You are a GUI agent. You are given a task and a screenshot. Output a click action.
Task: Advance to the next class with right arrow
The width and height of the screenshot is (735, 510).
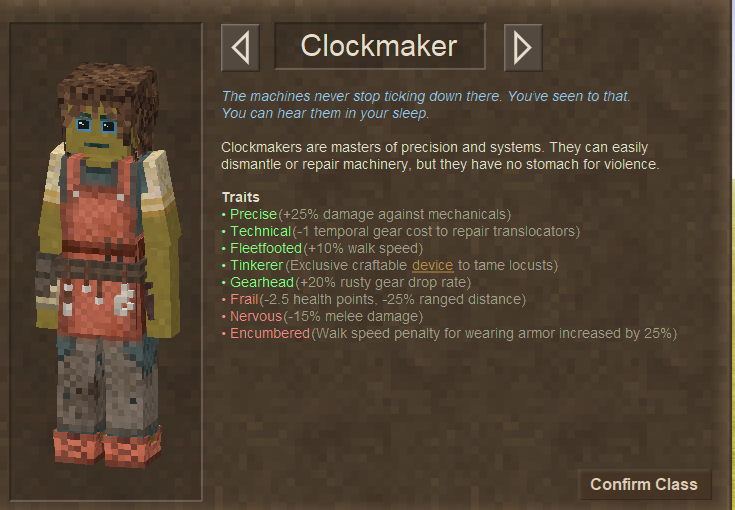[x=522, y=47]
